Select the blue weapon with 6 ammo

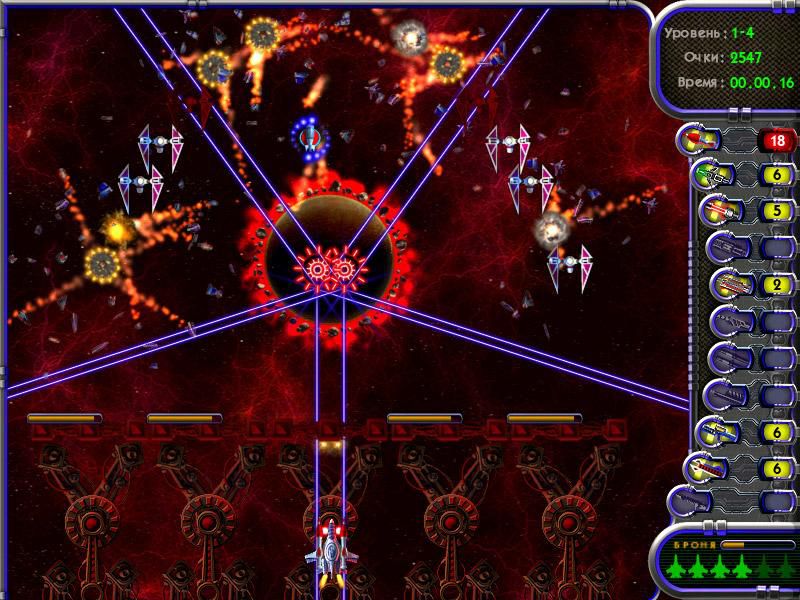click(x=718, y=432)
